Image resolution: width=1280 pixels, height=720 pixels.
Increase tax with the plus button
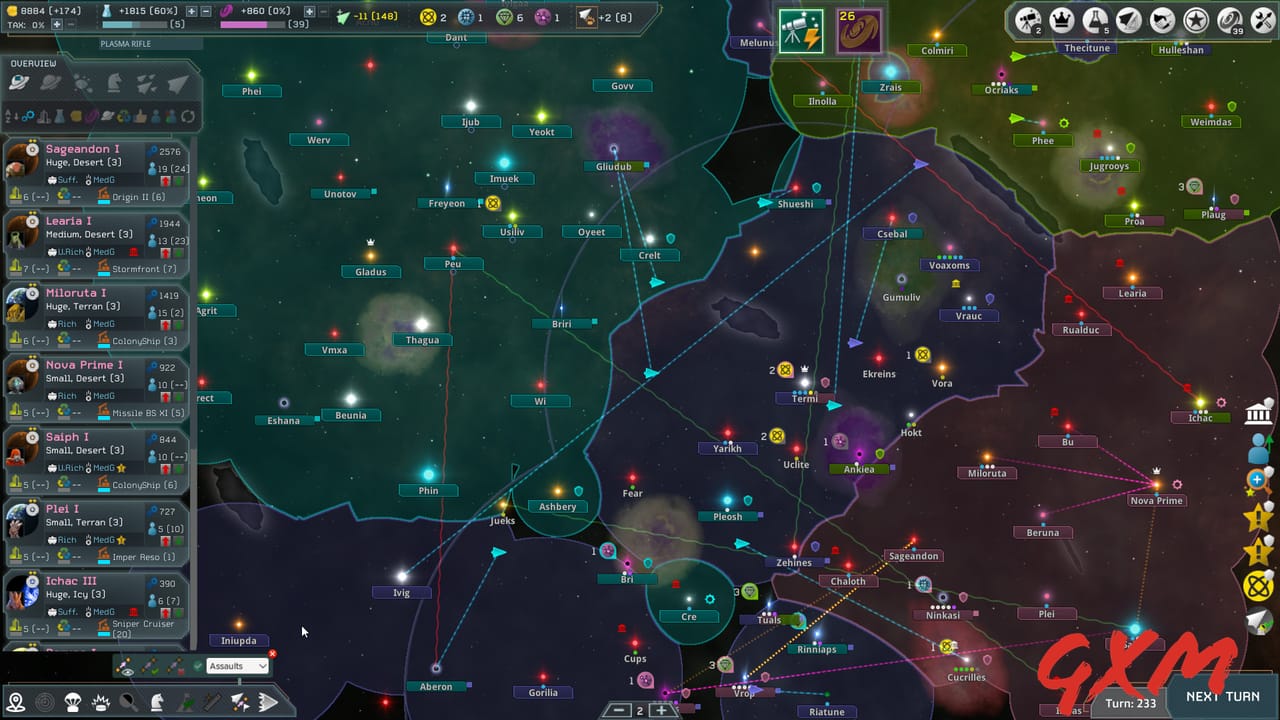click(56, 24)
